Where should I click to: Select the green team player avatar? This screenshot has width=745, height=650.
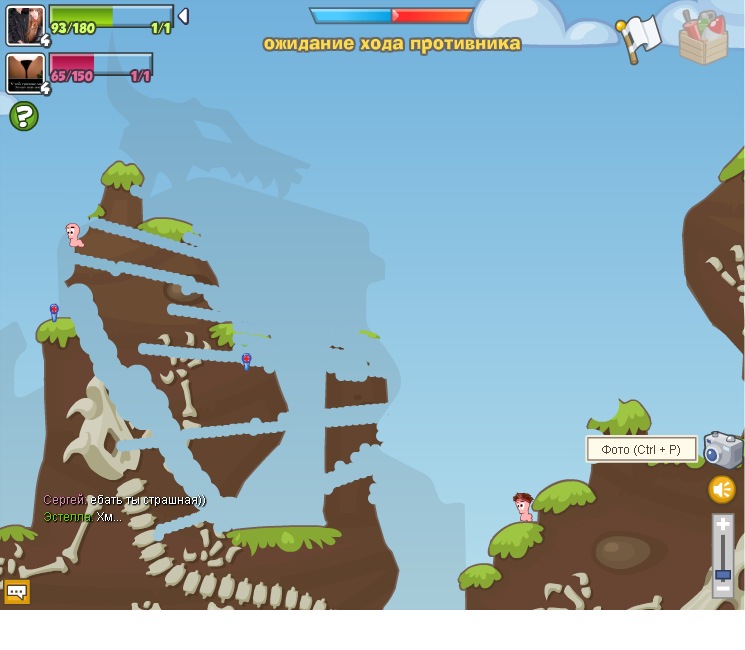(x=25, y=25)
